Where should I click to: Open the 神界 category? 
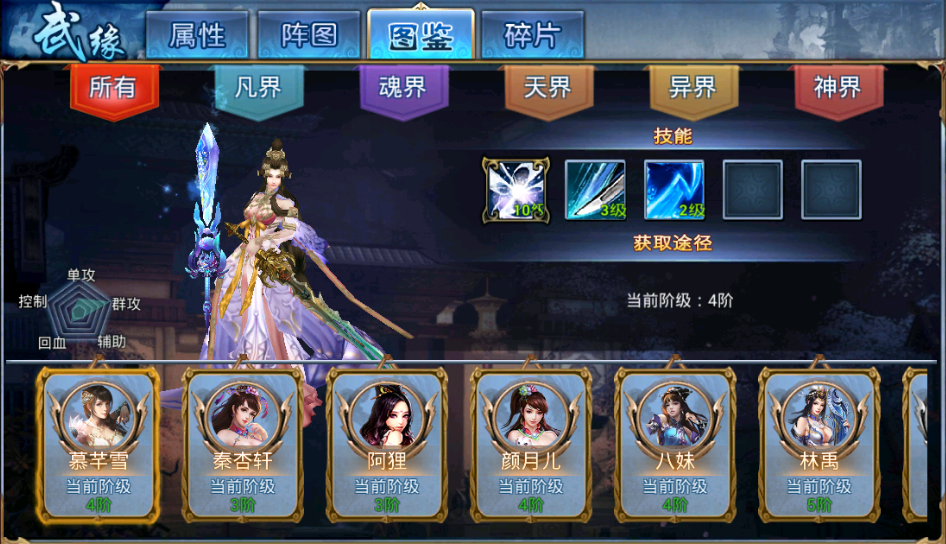pos(838,88)
